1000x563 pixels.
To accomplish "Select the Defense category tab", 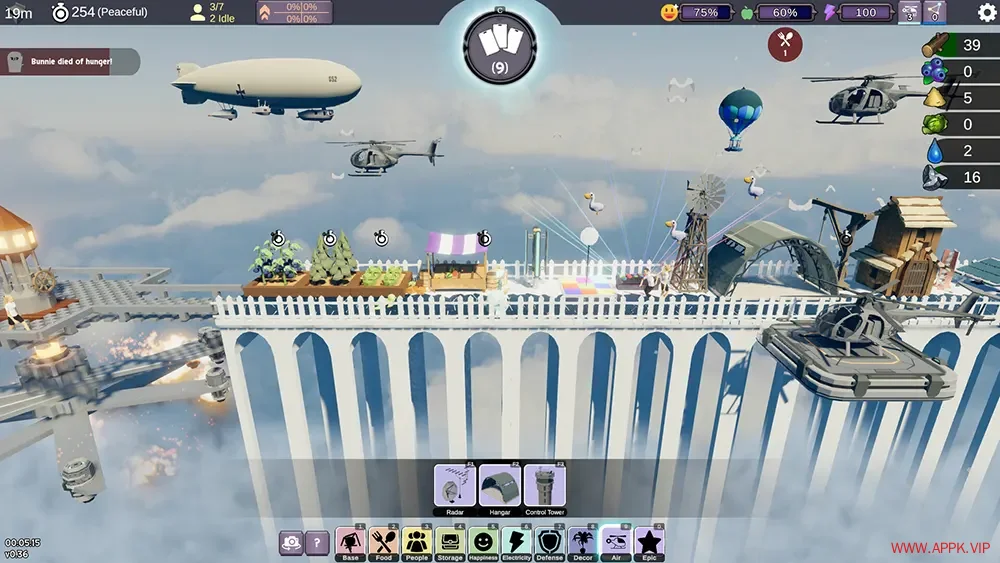I will (x=549, y=543).
